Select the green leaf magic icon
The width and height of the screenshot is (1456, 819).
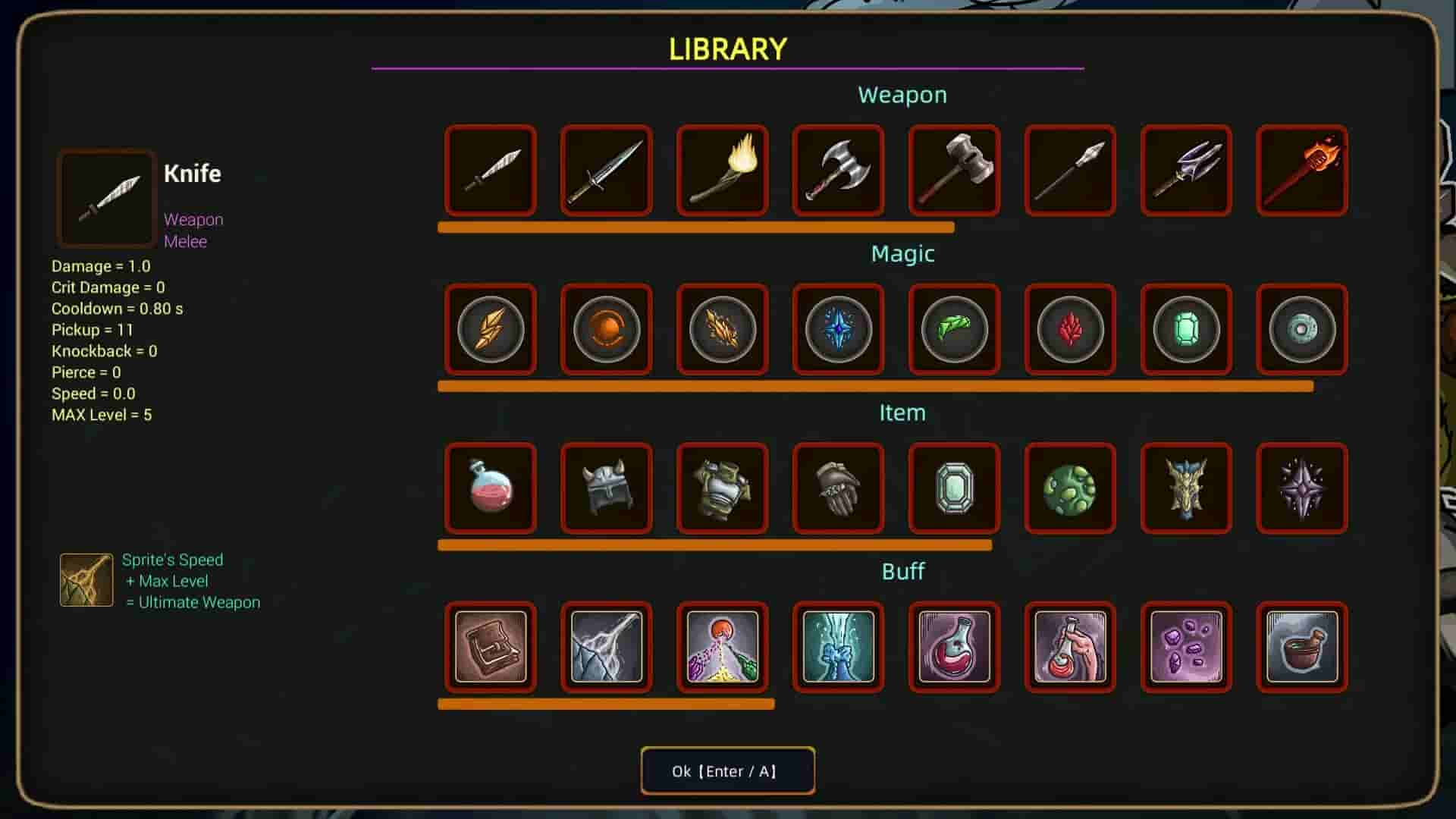point(954,330)
